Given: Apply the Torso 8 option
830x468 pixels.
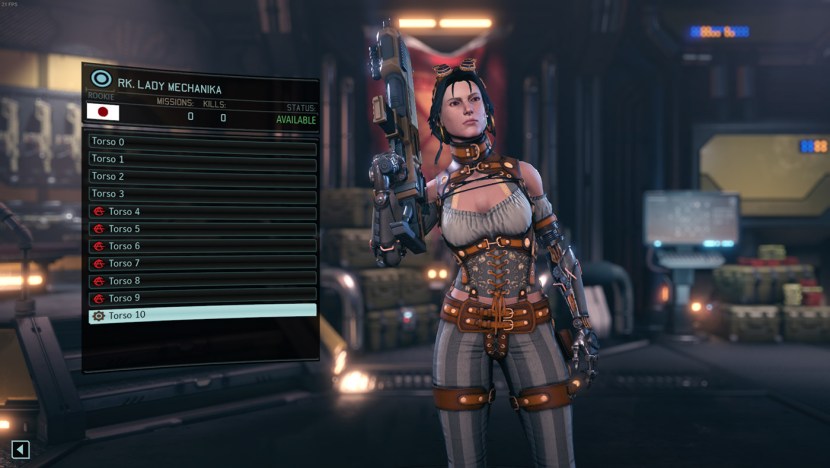Looking at the screenshot, I should pyautogui.click(x=202, y=281).
